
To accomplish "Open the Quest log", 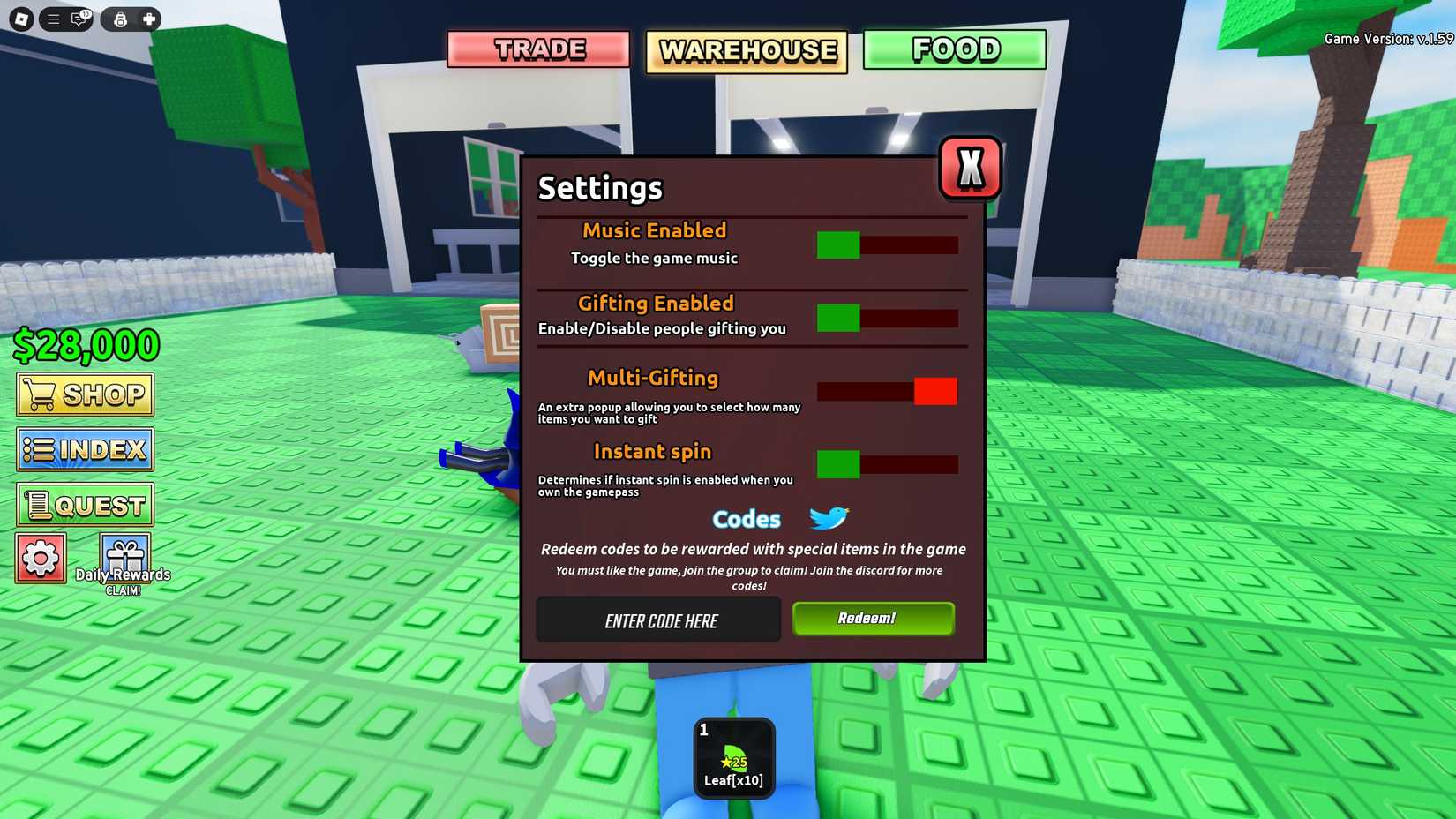I will click(84, 504).
